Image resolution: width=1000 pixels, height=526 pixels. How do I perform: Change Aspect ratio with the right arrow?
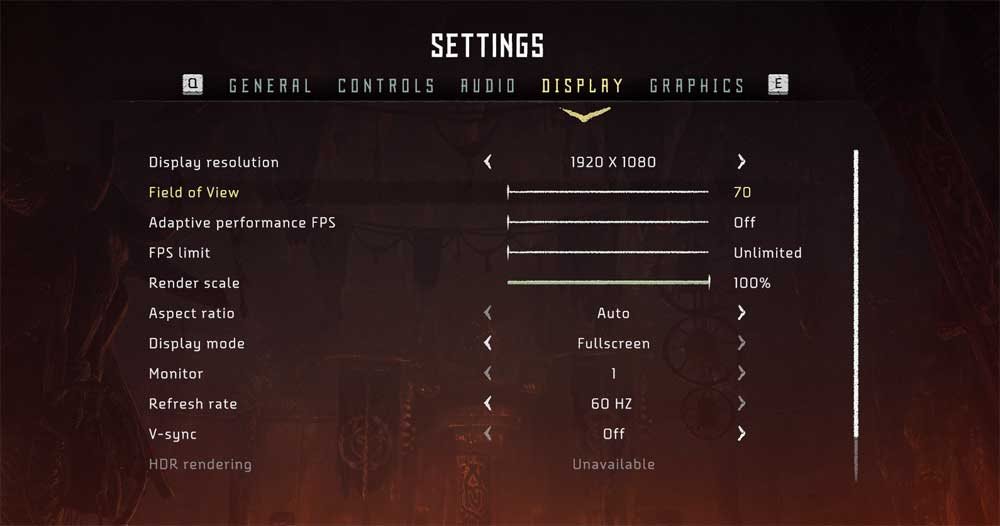(741, 313)
